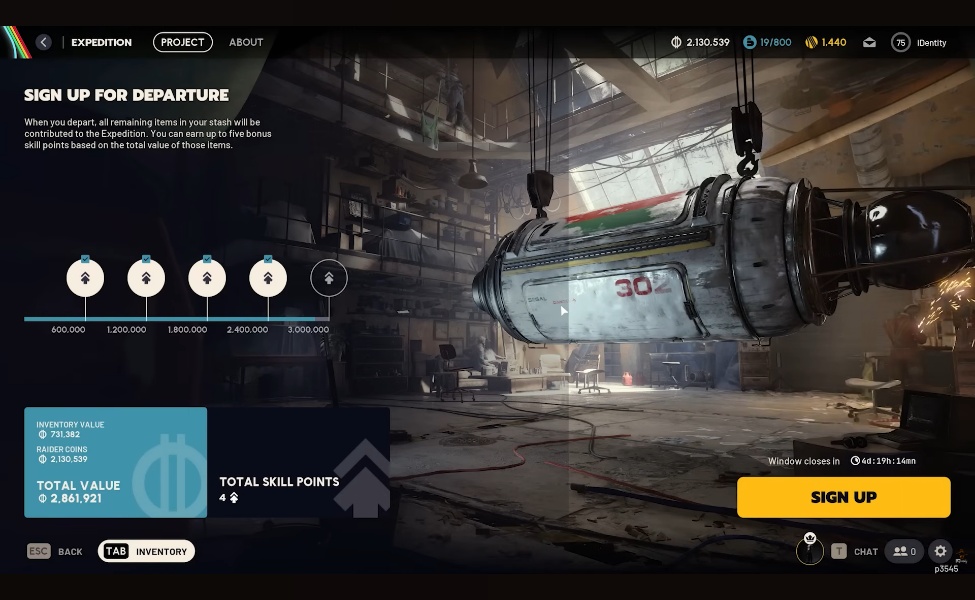The width and height of the screenshot is (975, 600).
Task: Open the Inventory button
Action: (x=146, y=551)
